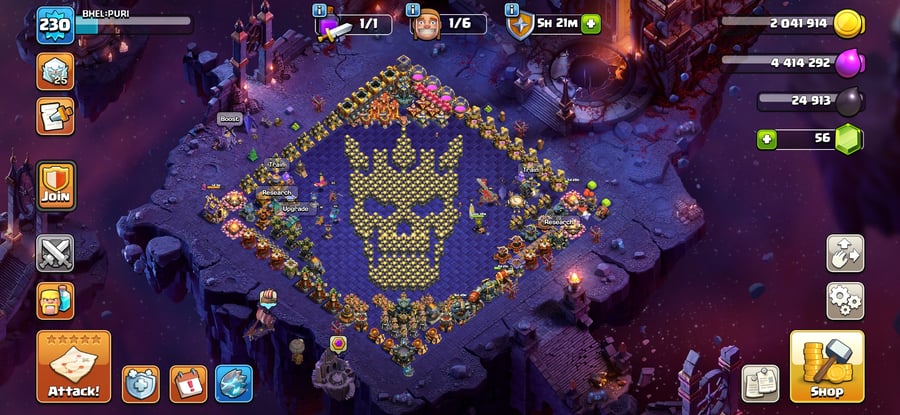The height and width of the screenshot is (415, 900).
Task: Open the red calendar events icon
Action: 187,382
